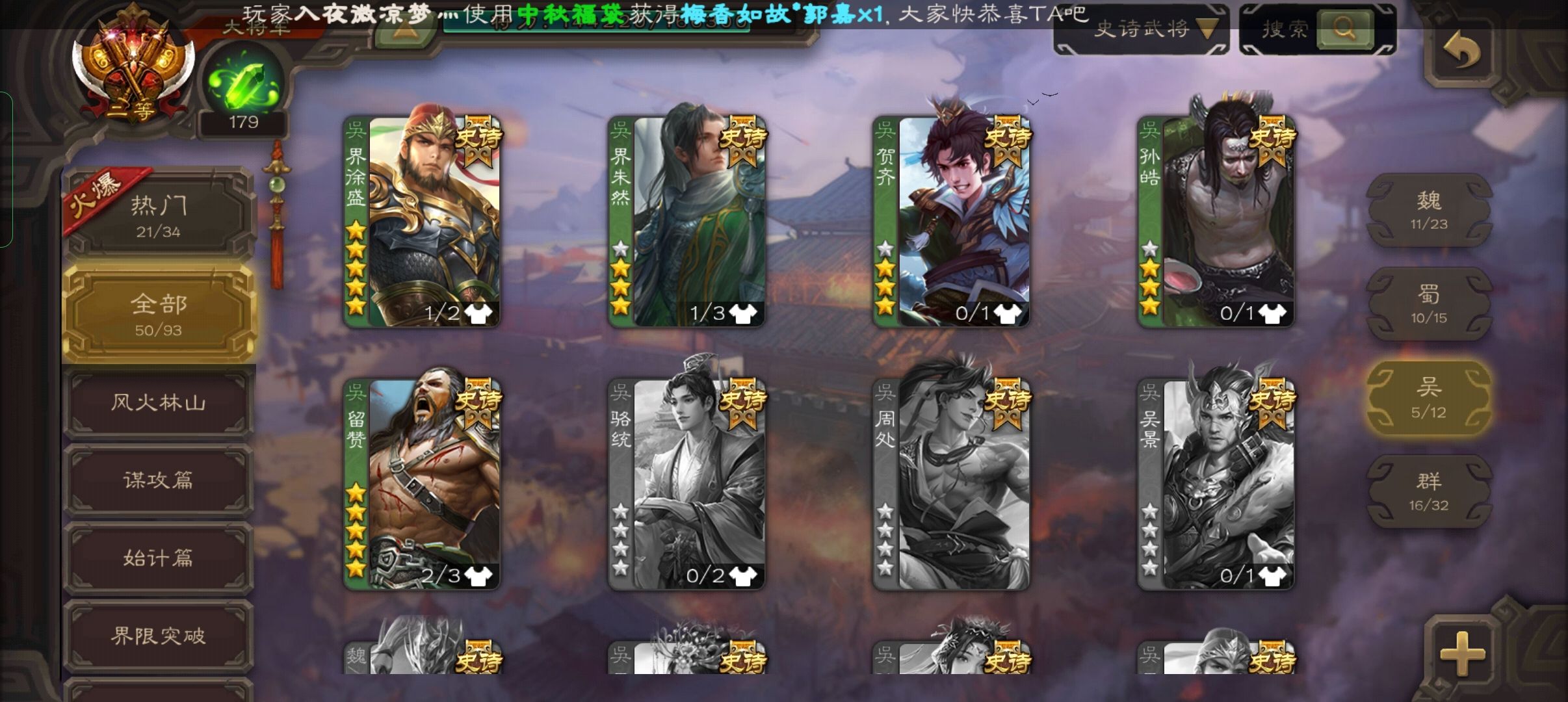
Task: Filter generals by 蜀 faction
Action: (1428, 304)
